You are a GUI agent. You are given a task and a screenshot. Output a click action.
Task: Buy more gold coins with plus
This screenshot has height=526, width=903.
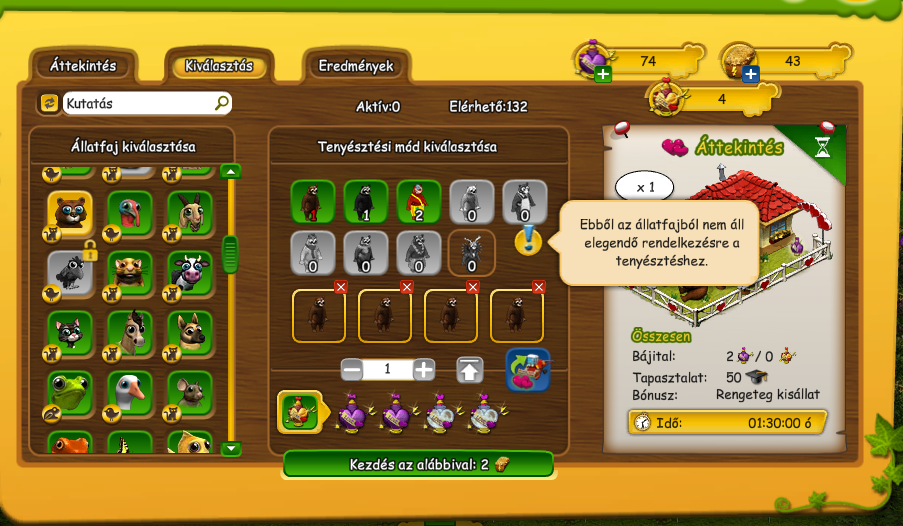click(x=750, y=73)
